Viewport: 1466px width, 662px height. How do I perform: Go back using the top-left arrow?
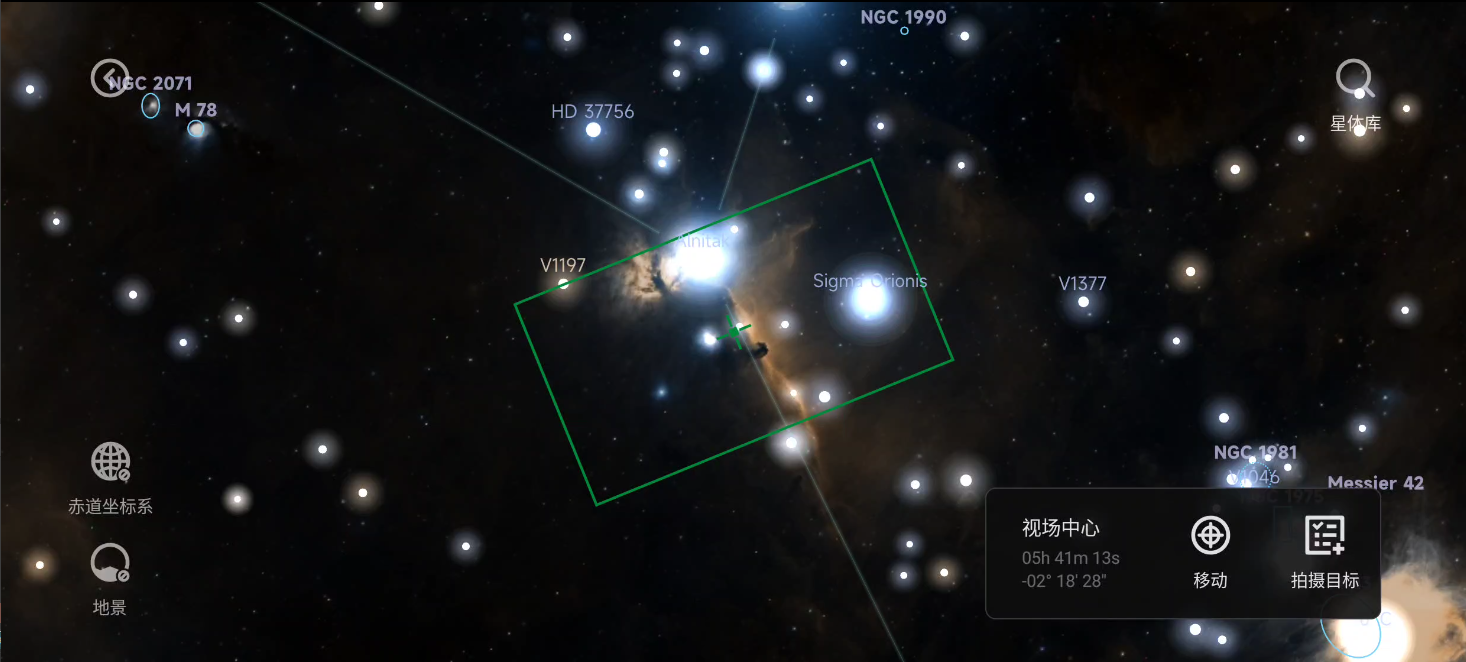click(x=109, y=77)
